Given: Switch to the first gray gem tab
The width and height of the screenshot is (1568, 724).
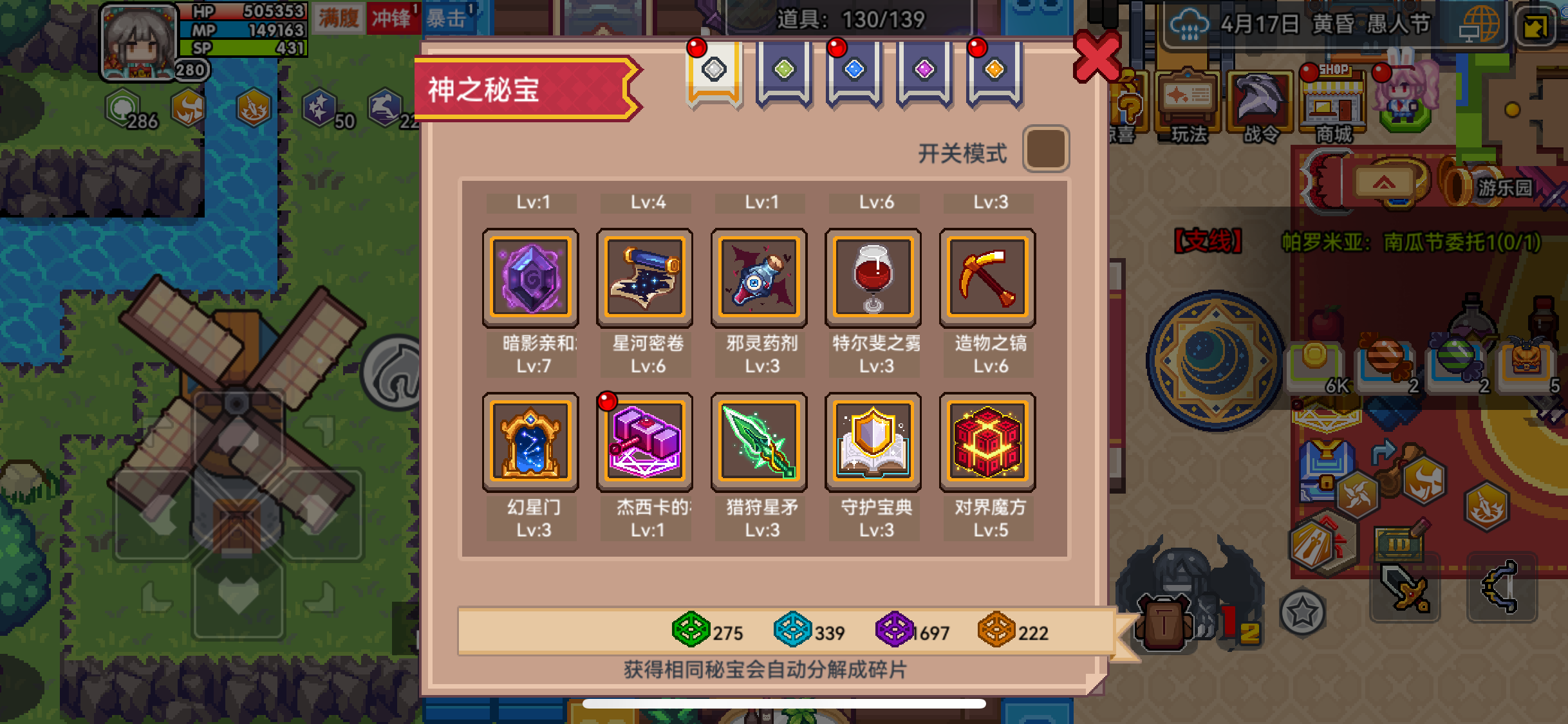Looking at the screenshot, I should [714, 71].
